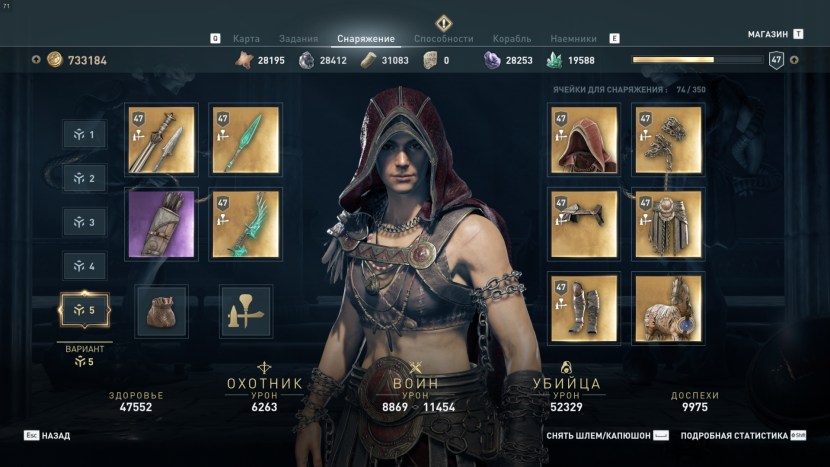830x467 pixels.
Task: Click the Назад back button
Action: coord(48,436)
